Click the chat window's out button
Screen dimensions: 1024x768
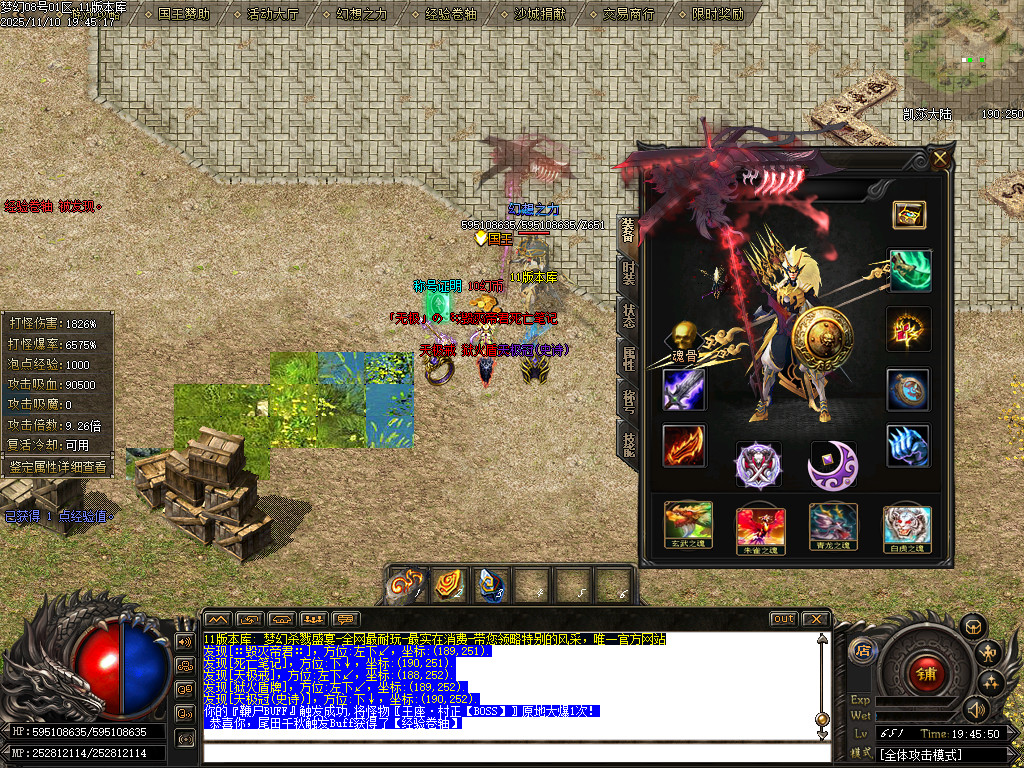point(783,619)
